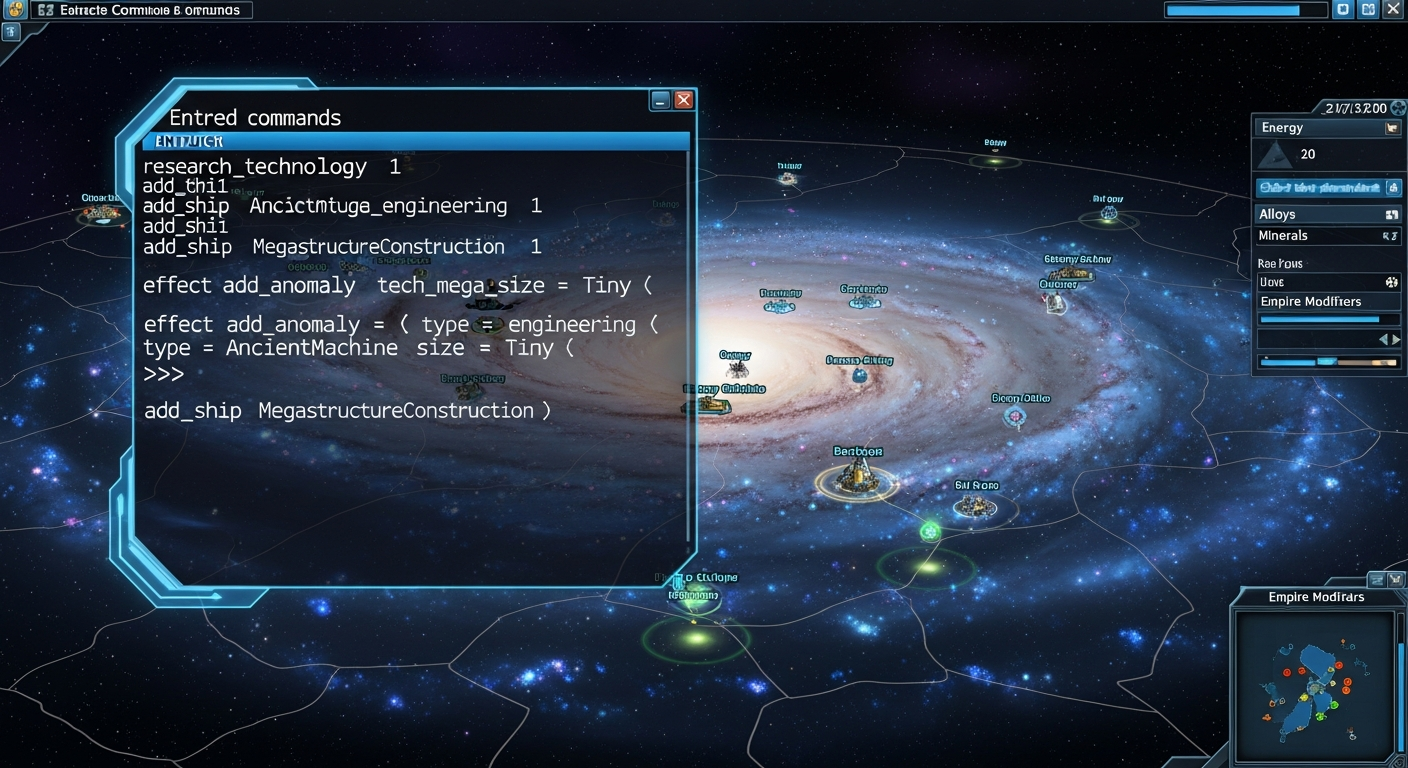Click the left arrow in the Empire Modifiers panel
1408x768 pixels.
pos(1385,339)
